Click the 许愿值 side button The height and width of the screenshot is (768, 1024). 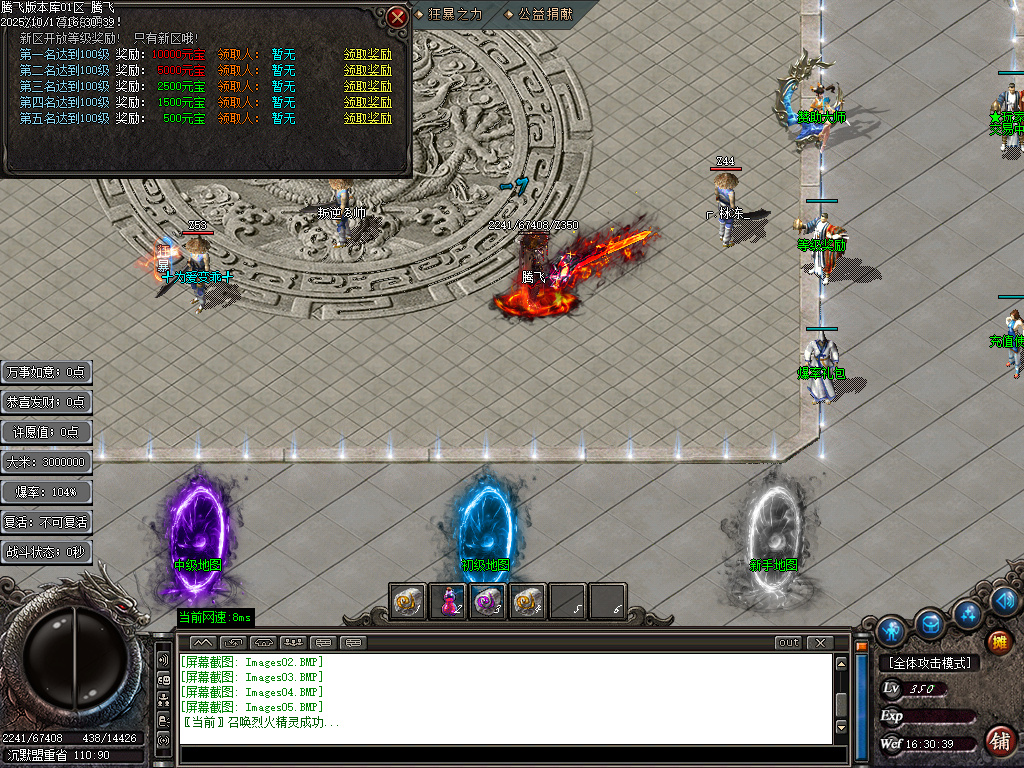(x=47, y=432)
